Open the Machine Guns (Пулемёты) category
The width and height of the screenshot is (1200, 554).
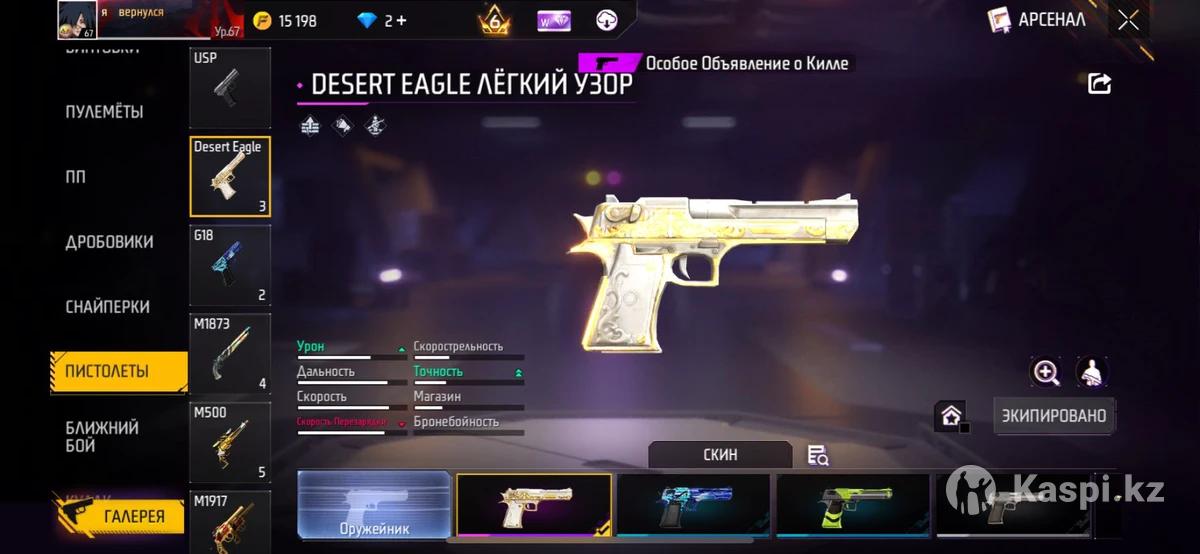tap(104, 111)
